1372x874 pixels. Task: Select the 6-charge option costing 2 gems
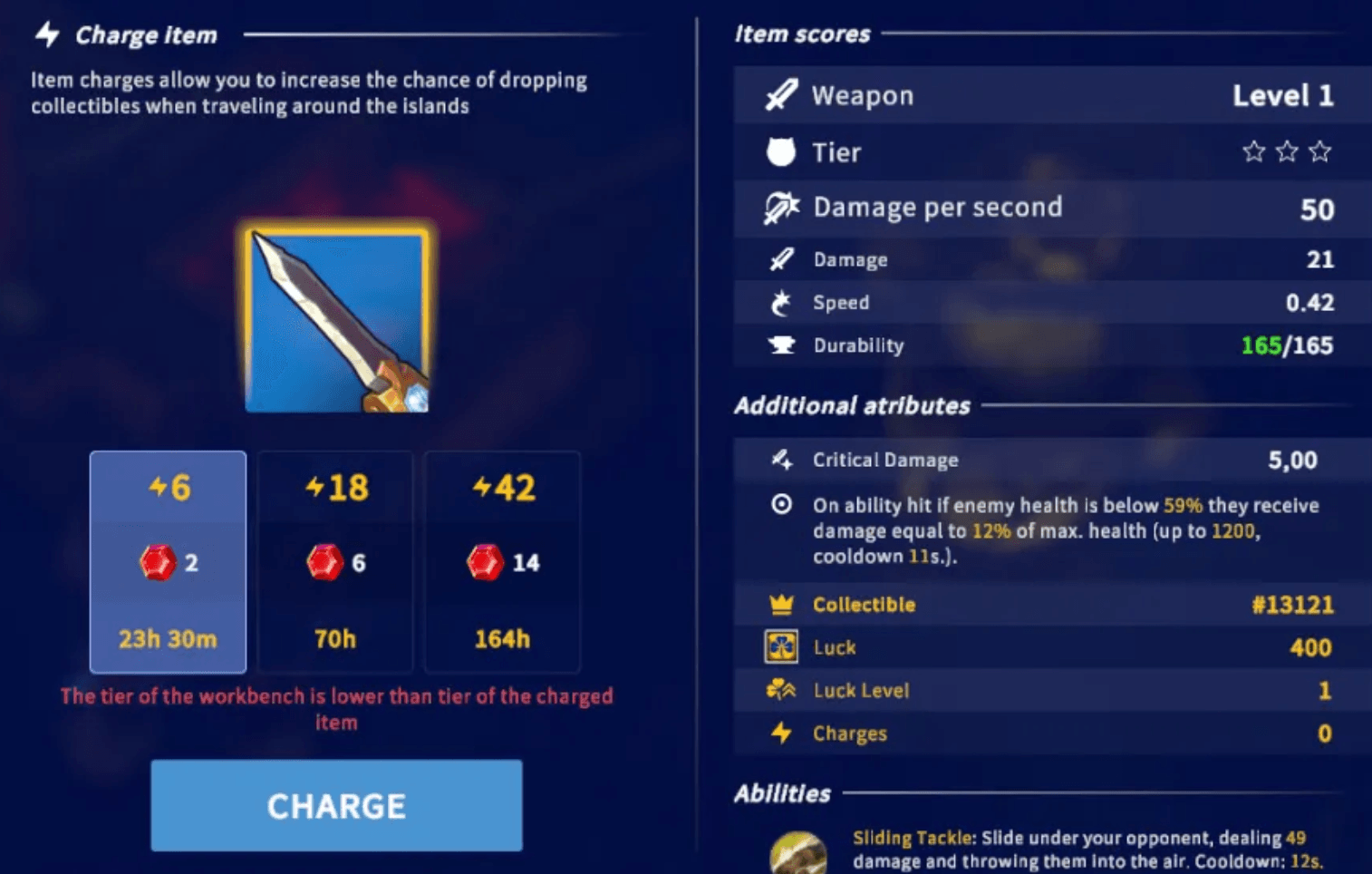coord(167,562)
